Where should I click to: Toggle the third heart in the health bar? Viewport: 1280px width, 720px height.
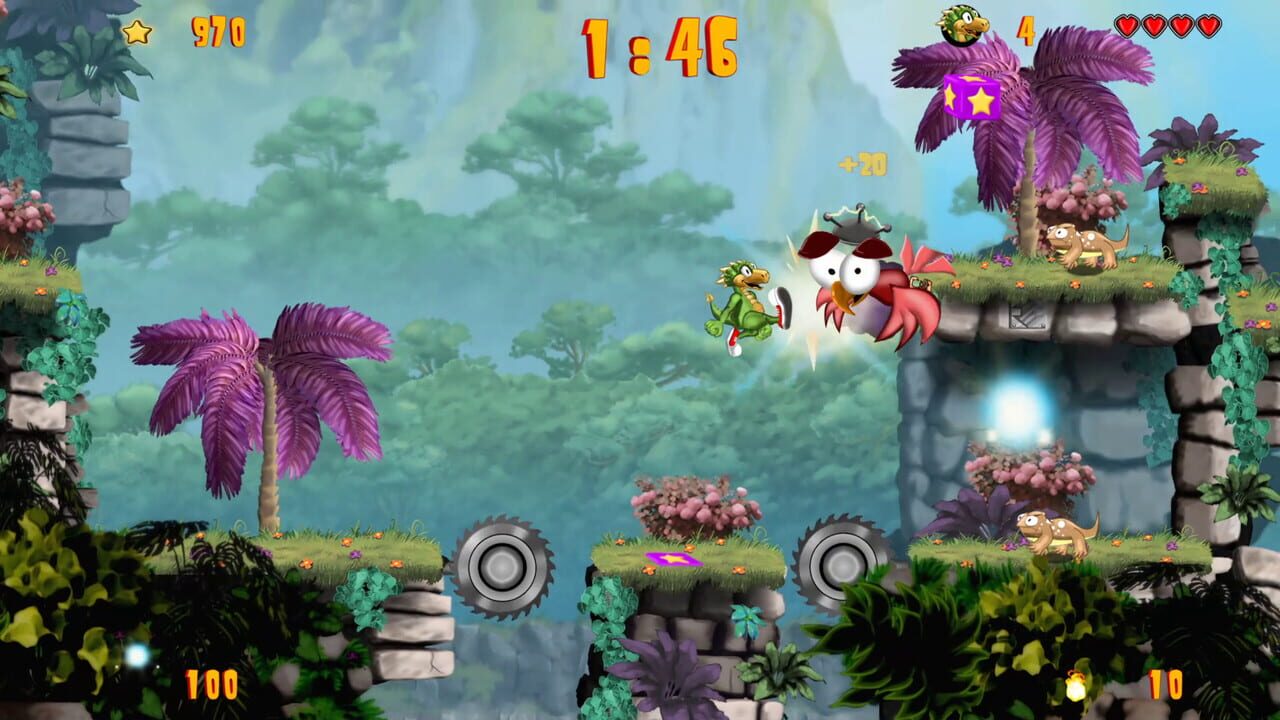tap(1180, 25)
